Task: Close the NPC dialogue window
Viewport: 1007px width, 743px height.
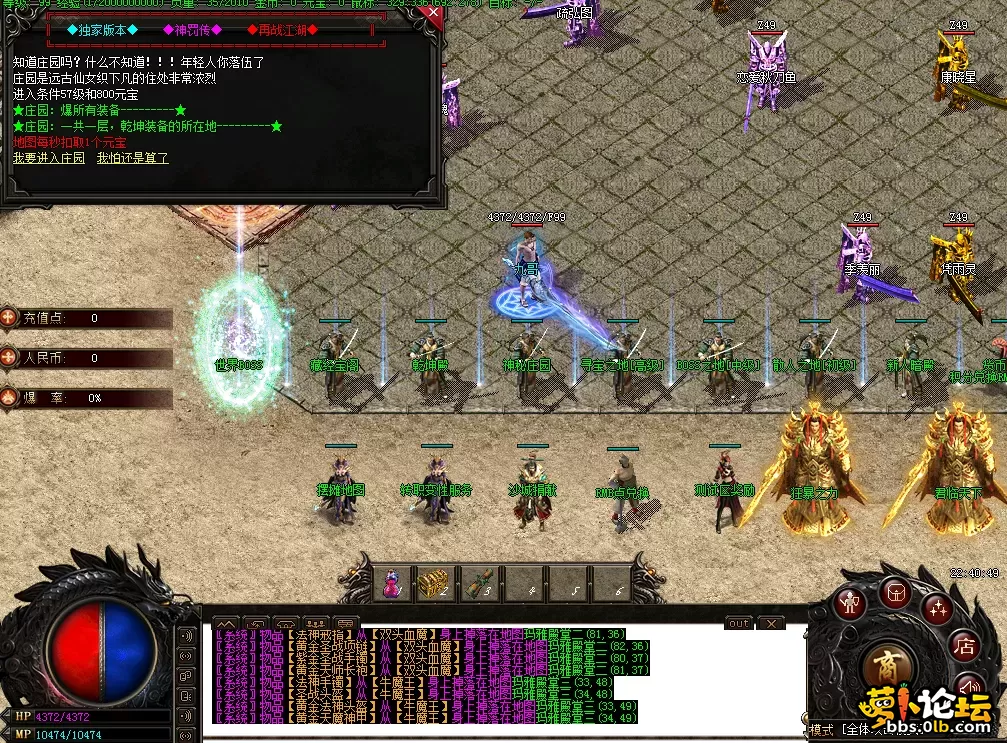Action: (433, 14)
